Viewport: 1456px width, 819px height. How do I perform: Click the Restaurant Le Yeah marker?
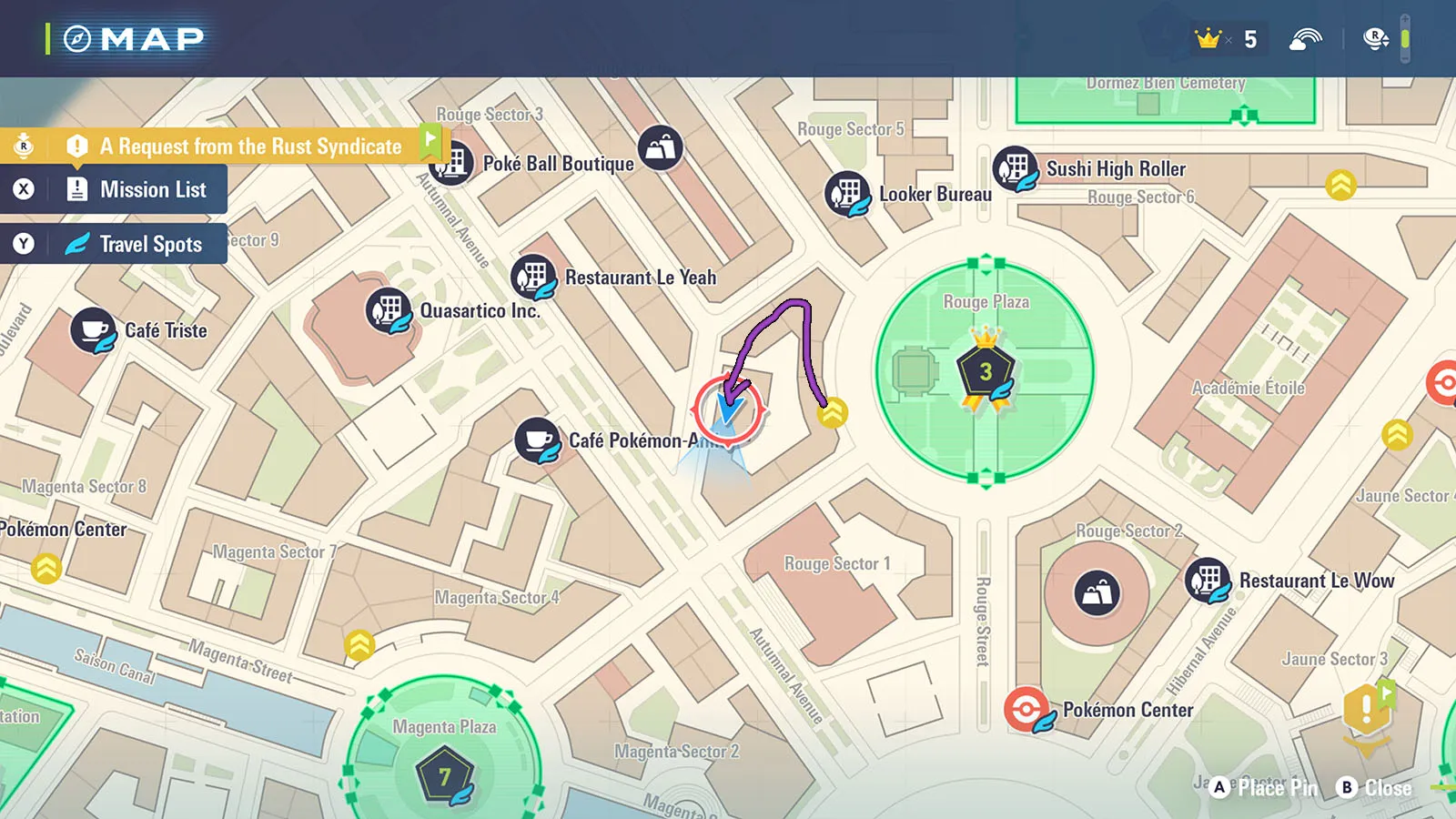[533, 277]
